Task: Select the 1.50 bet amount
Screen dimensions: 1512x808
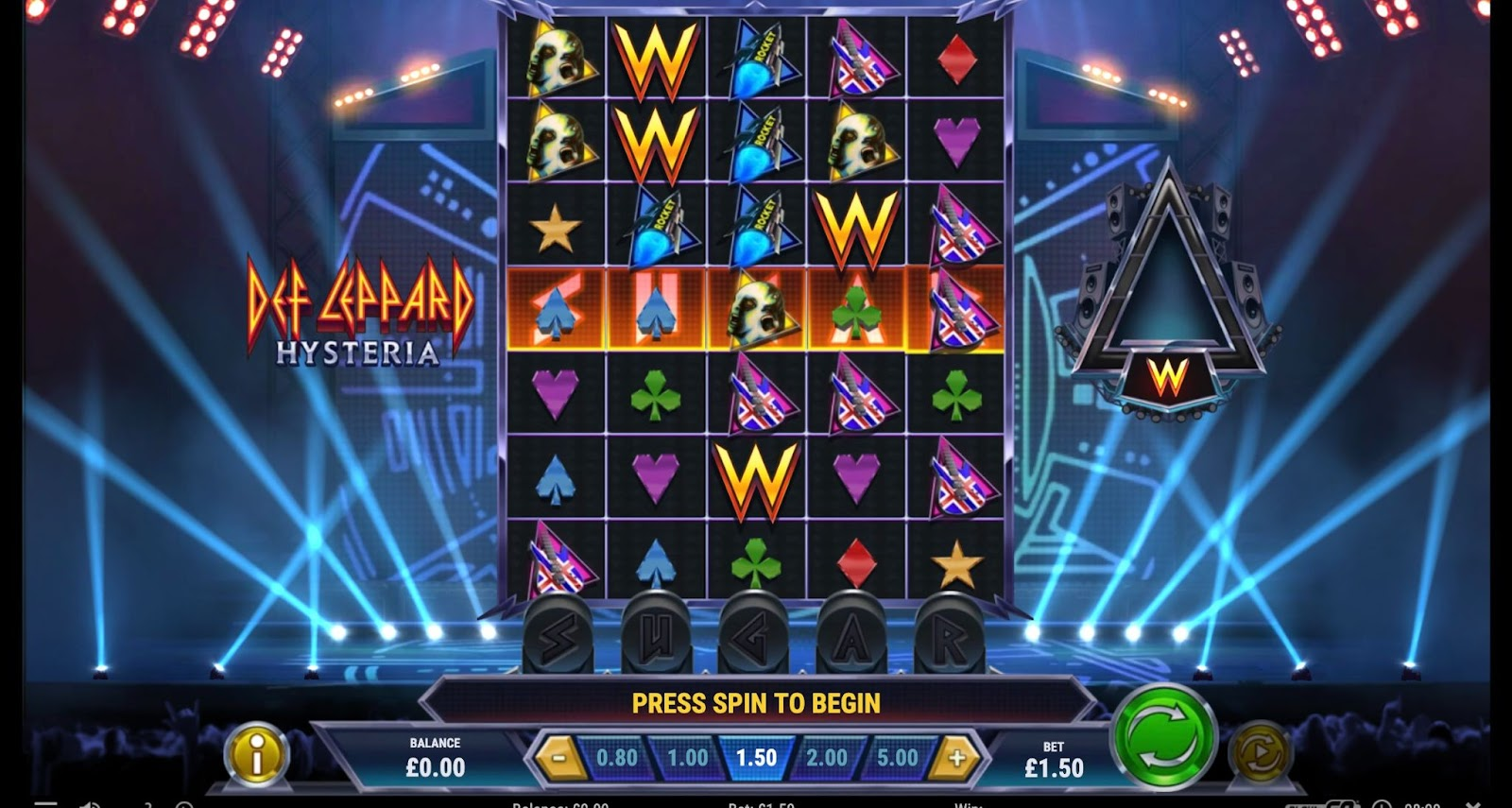Action: 756,757
